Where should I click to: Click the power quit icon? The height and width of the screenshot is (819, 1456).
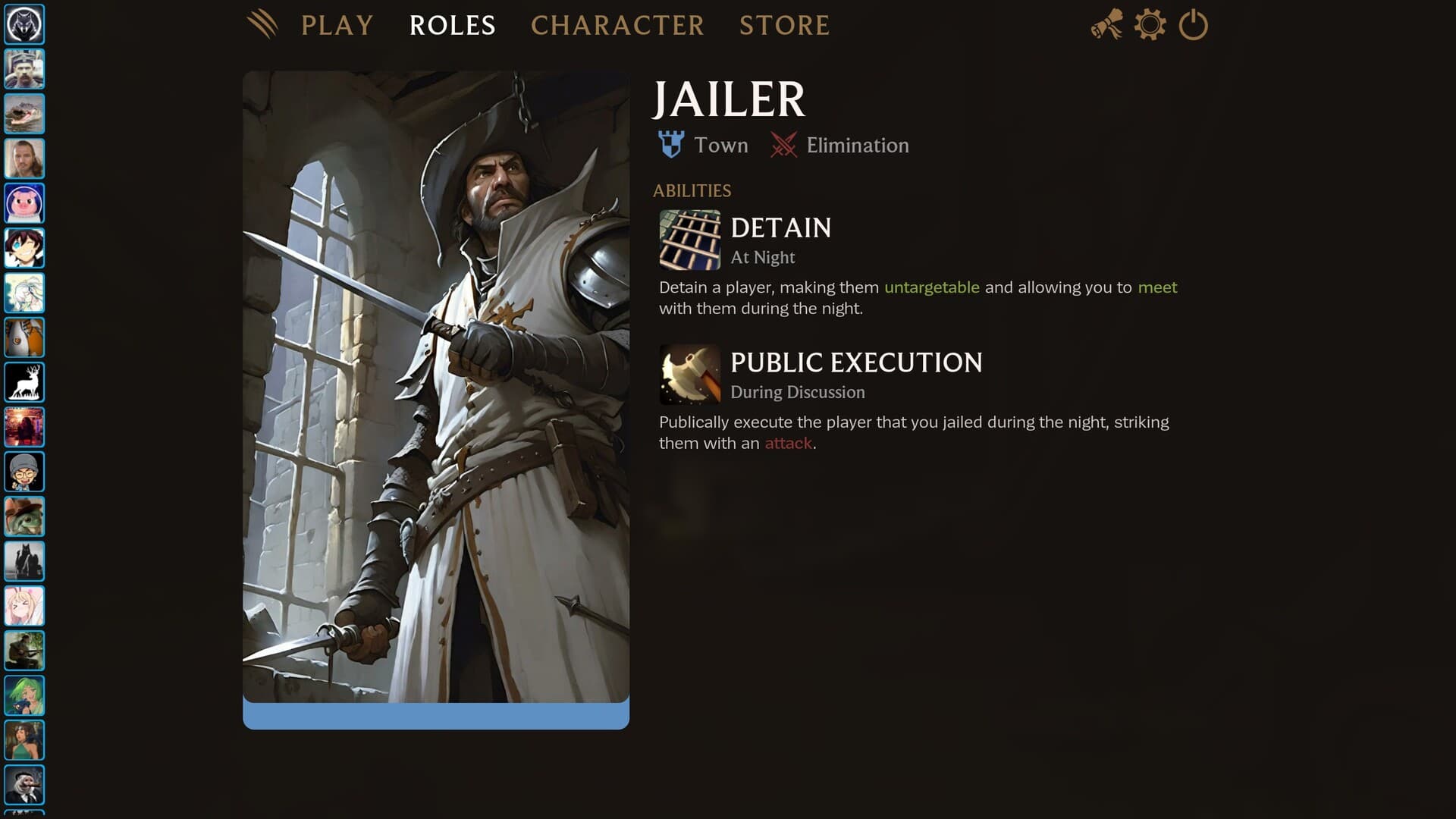(1193, 24)
